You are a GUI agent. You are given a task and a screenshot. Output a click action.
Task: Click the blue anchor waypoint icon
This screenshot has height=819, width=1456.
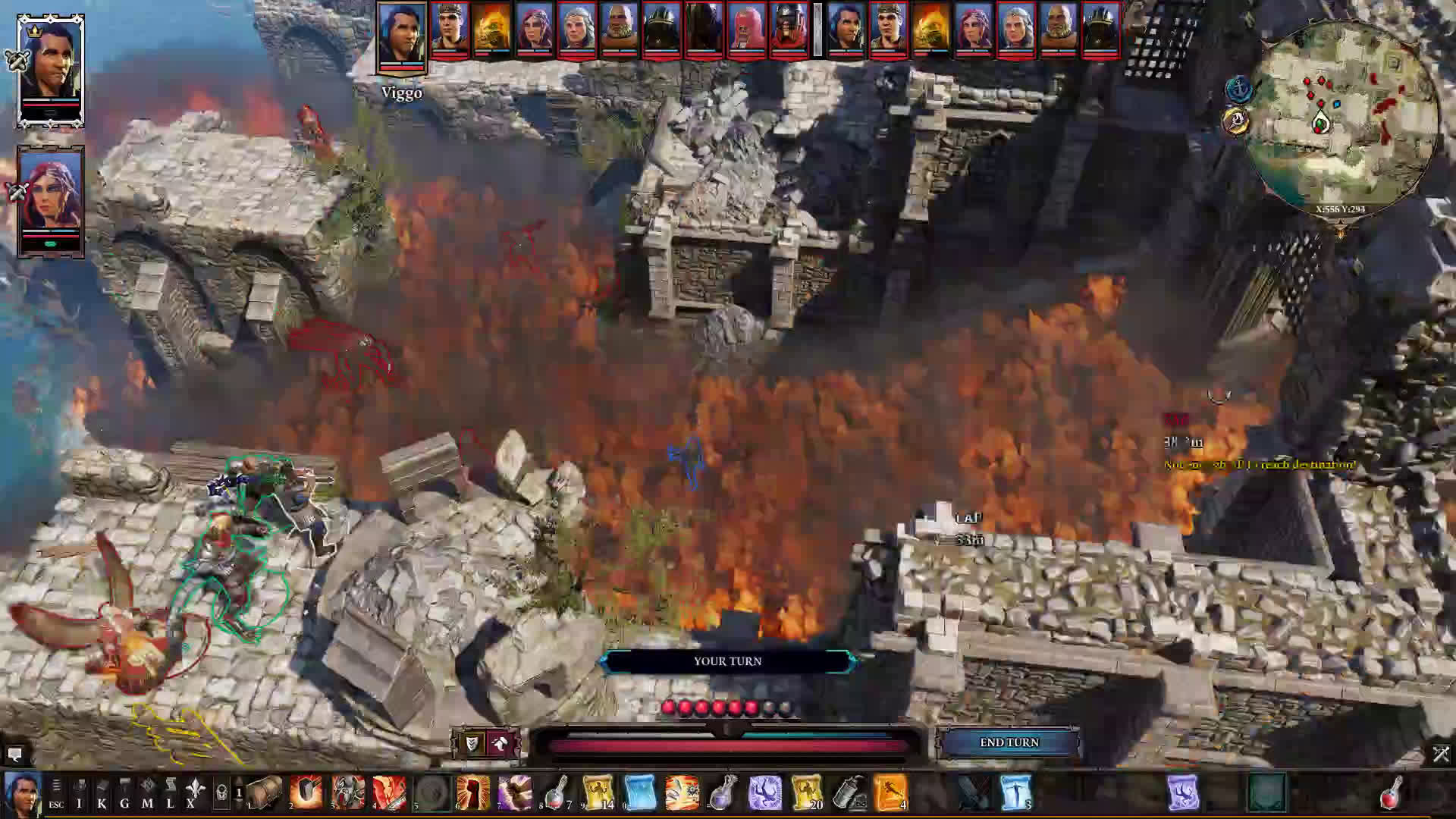click(x=1238, y=89)
